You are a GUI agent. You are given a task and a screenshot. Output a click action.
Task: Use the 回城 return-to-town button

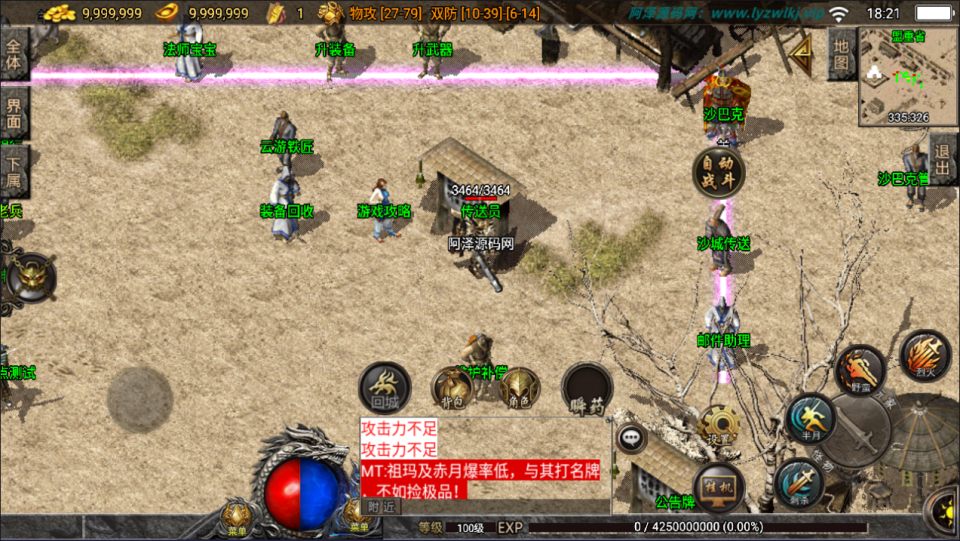click(385, 387)
